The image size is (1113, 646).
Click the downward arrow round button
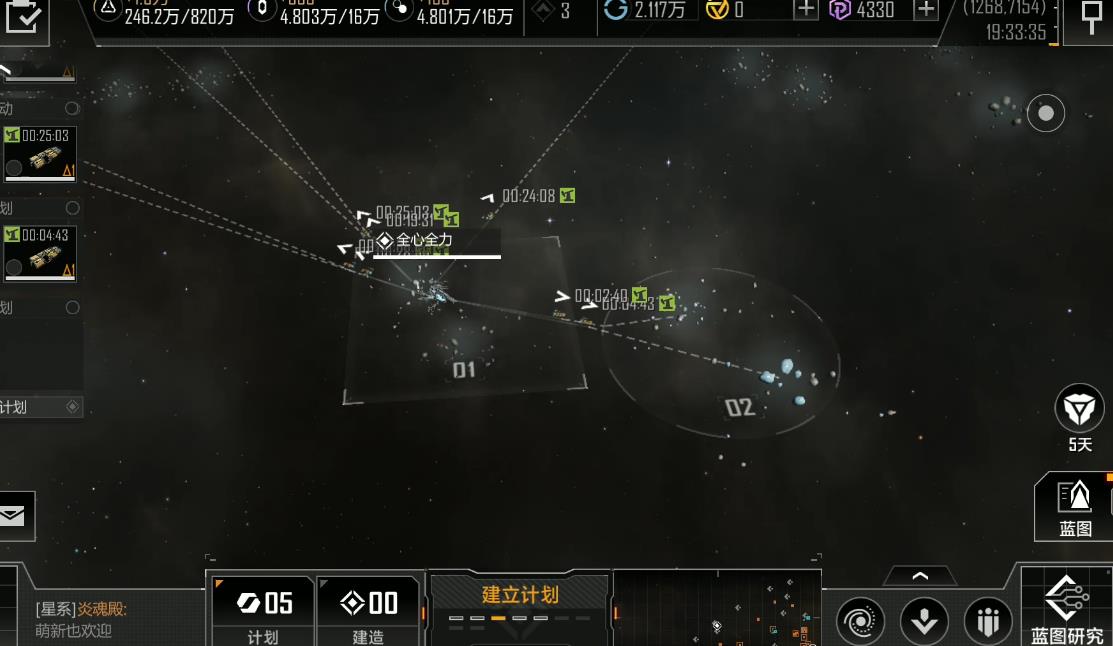[924, 621]
